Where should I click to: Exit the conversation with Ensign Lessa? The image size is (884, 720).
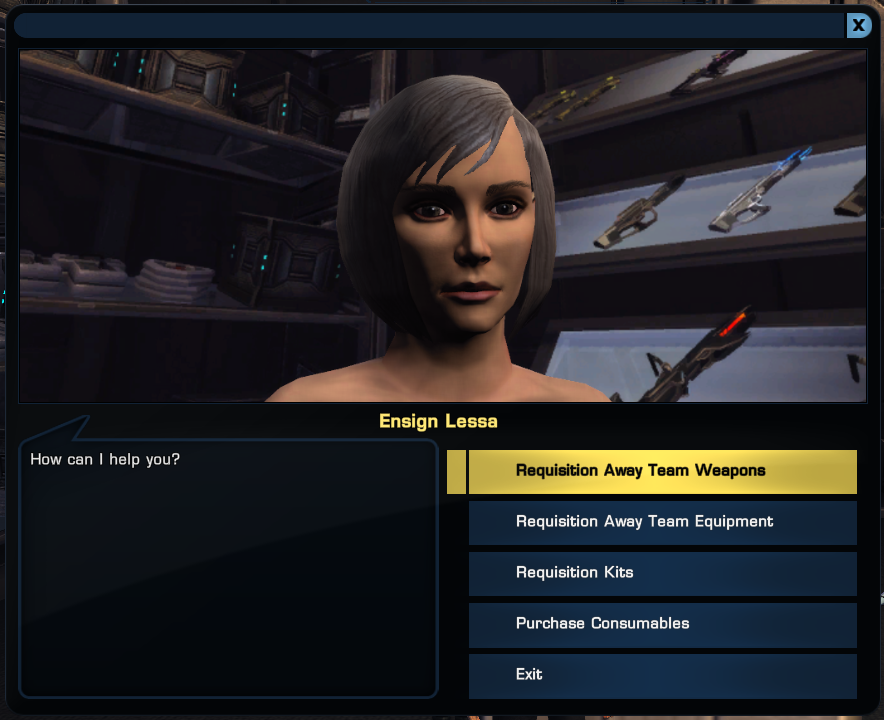(662, 675)
